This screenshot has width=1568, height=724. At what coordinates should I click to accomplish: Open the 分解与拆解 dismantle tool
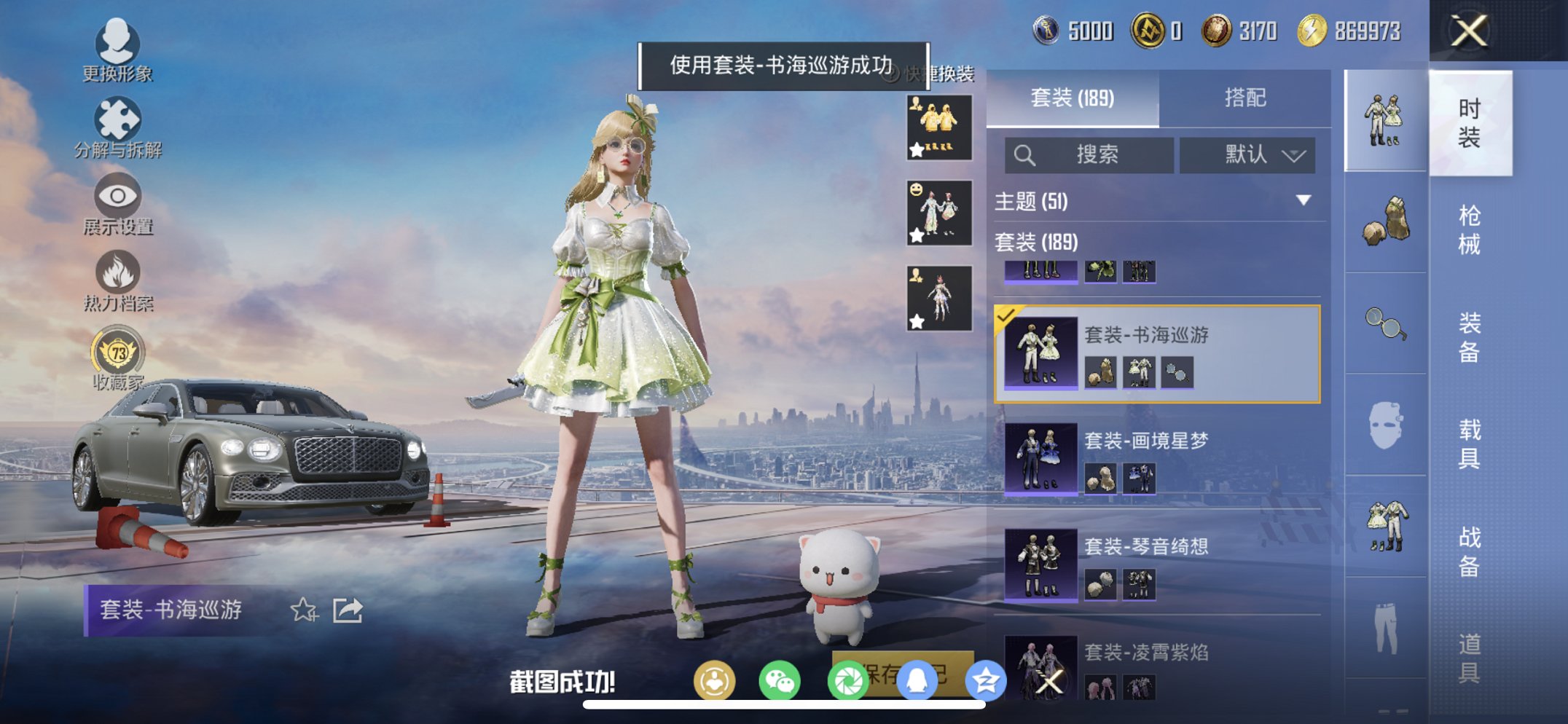point(119,119)
